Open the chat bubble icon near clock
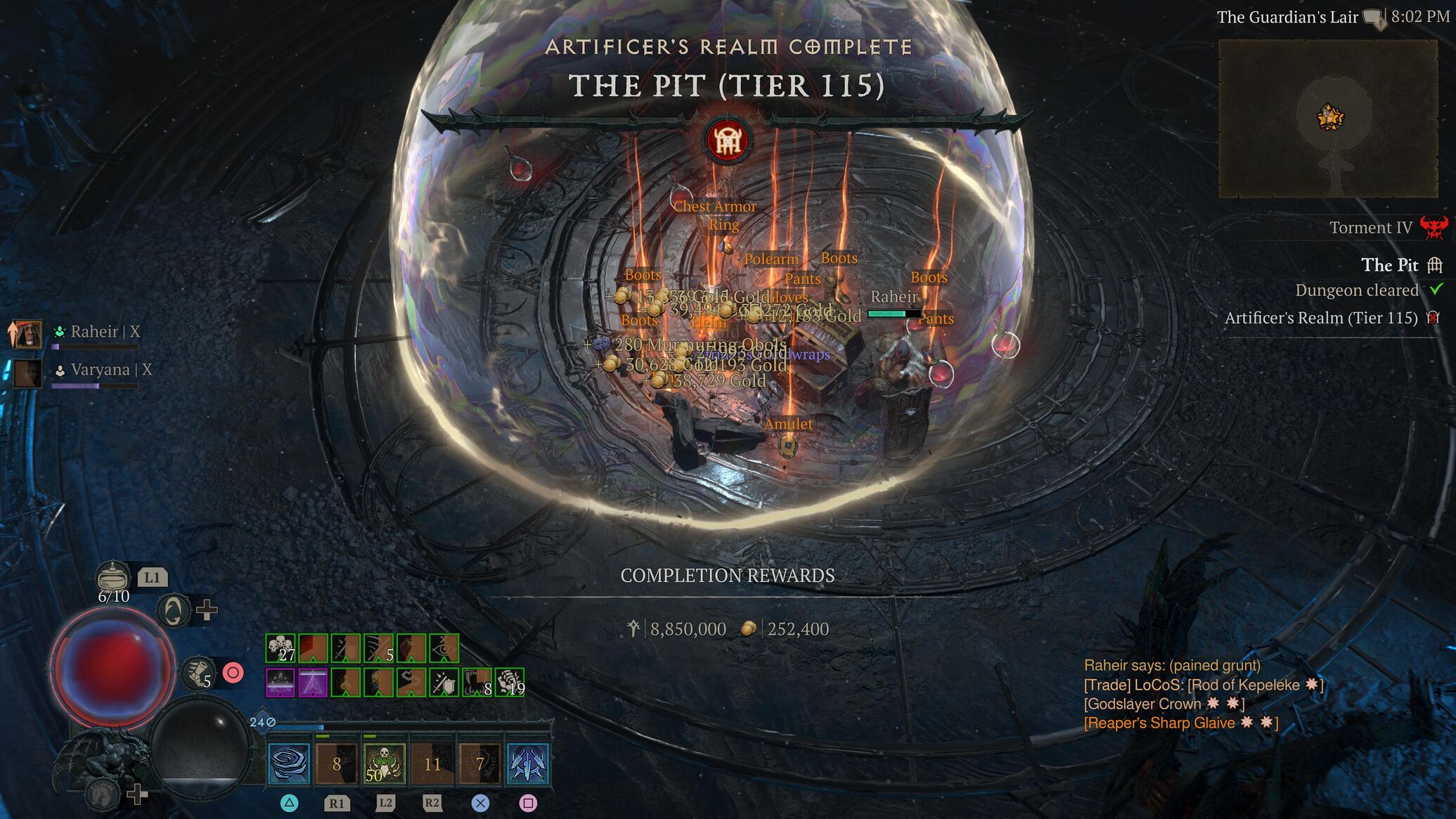The height and width of the screenshot is (819, 1456). click(x=1374, y=18)
